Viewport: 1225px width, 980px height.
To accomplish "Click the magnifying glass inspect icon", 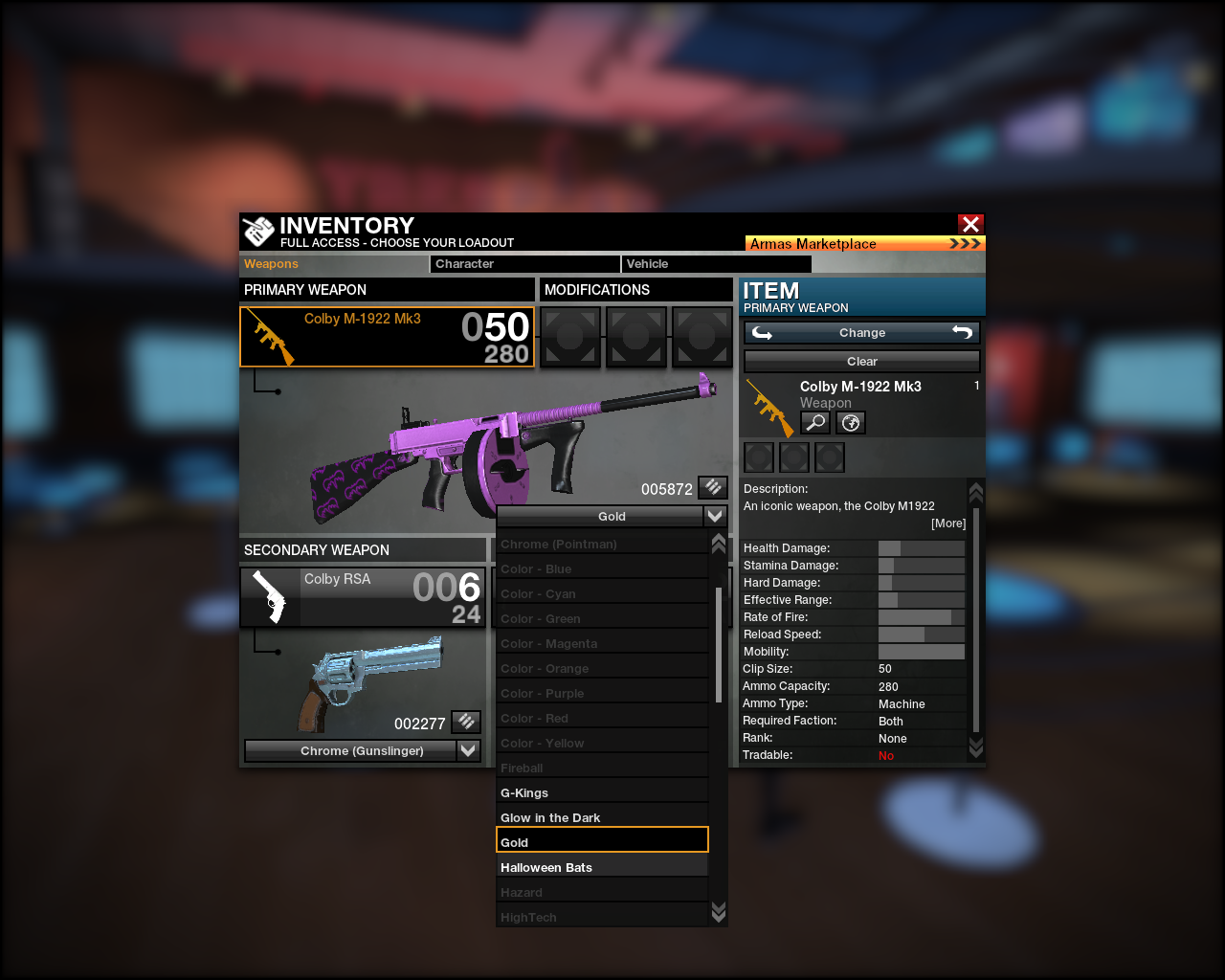I will point(815,422).
